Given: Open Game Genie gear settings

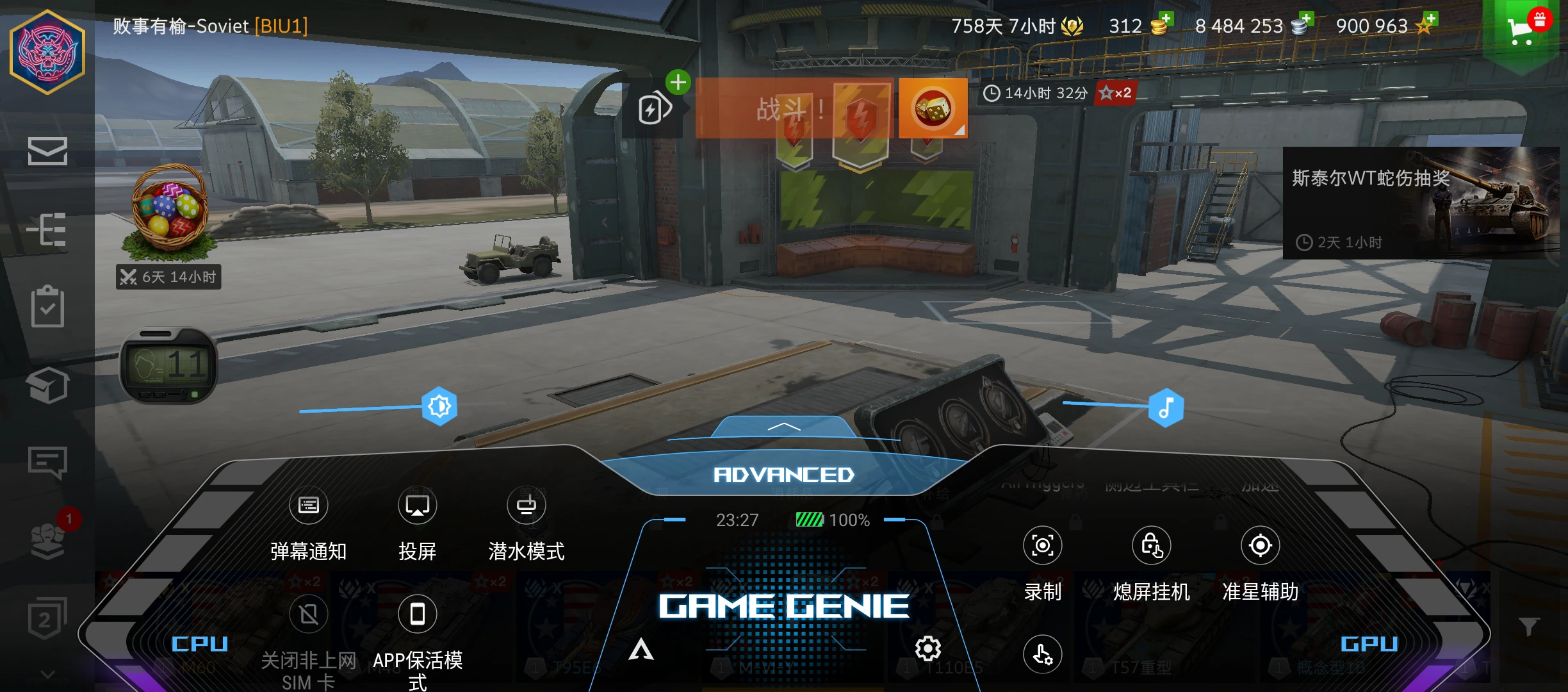Looking at the screenshot, I should click(x=928, y=649).
